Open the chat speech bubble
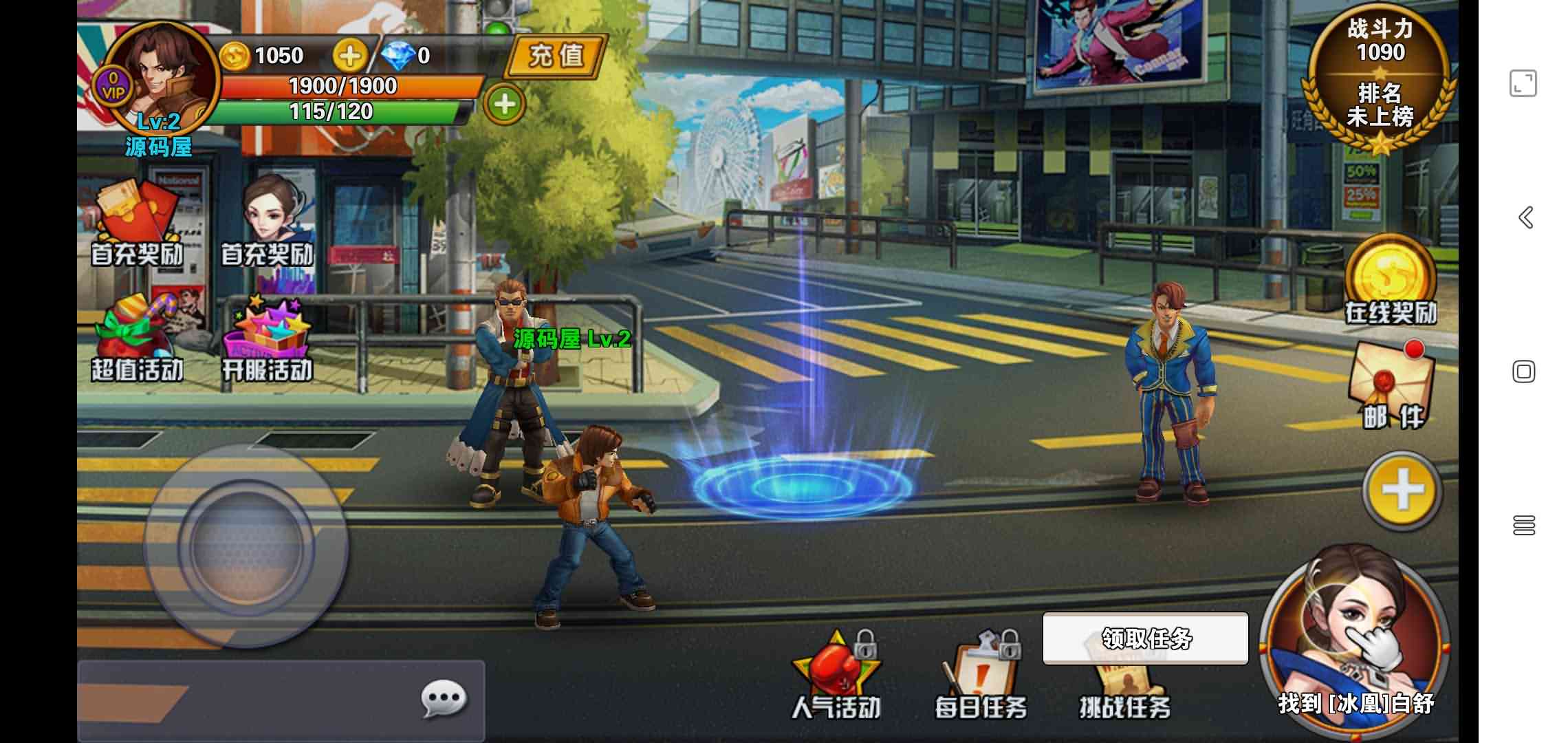 (x=444, y=700)
